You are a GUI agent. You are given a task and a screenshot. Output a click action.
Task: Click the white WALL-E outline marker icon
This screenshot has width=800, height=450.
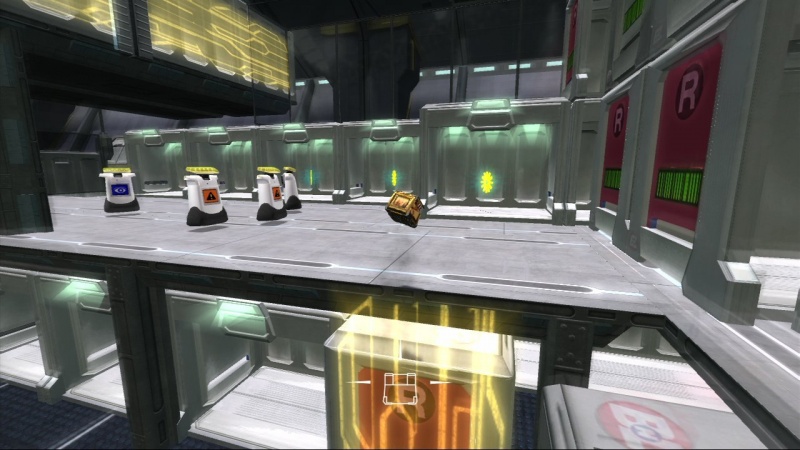point(401,387)
